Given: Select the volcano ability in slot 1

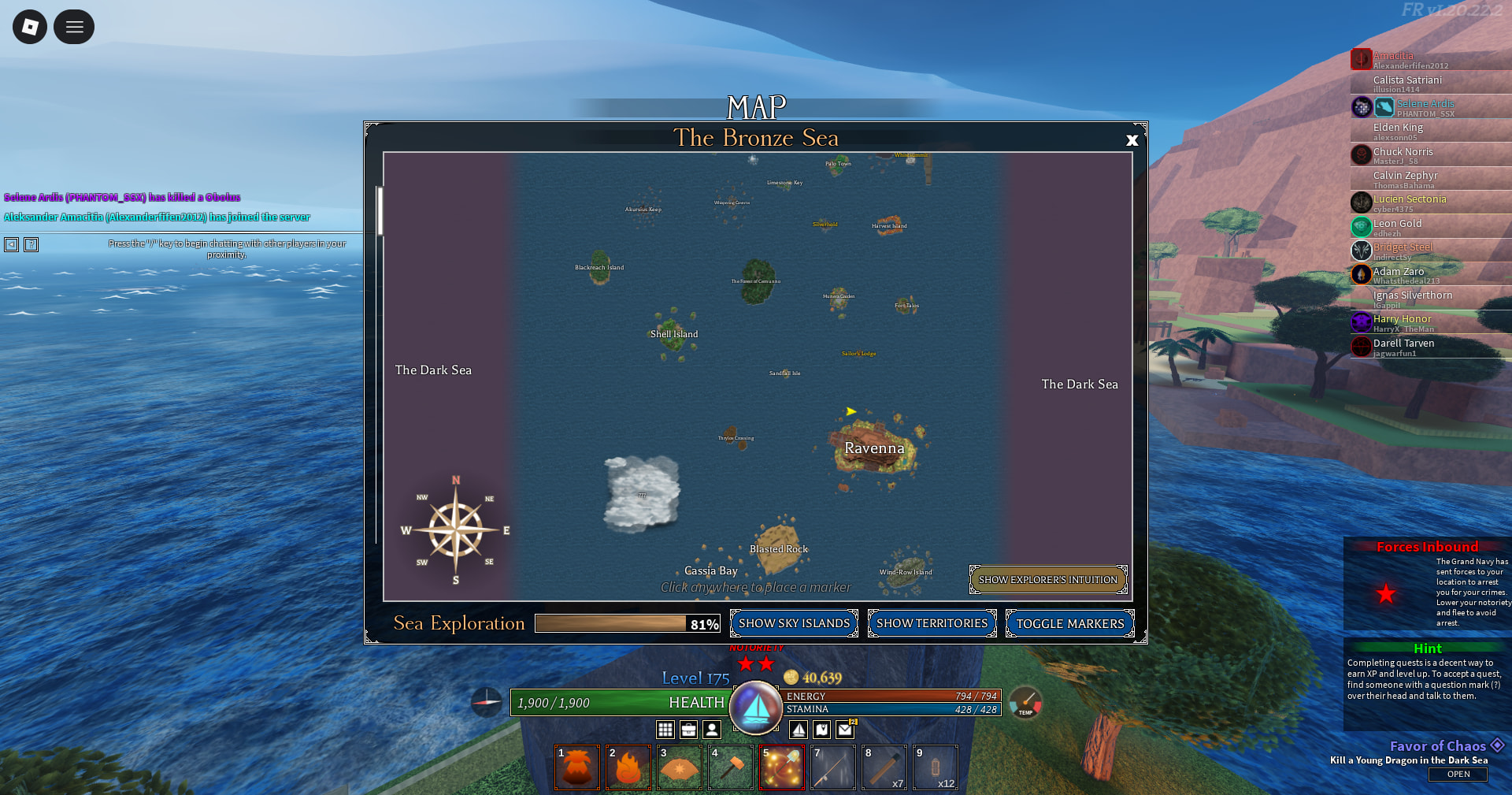Looking at the screenshot, I should pyautogui.click(x=577, y=767).
